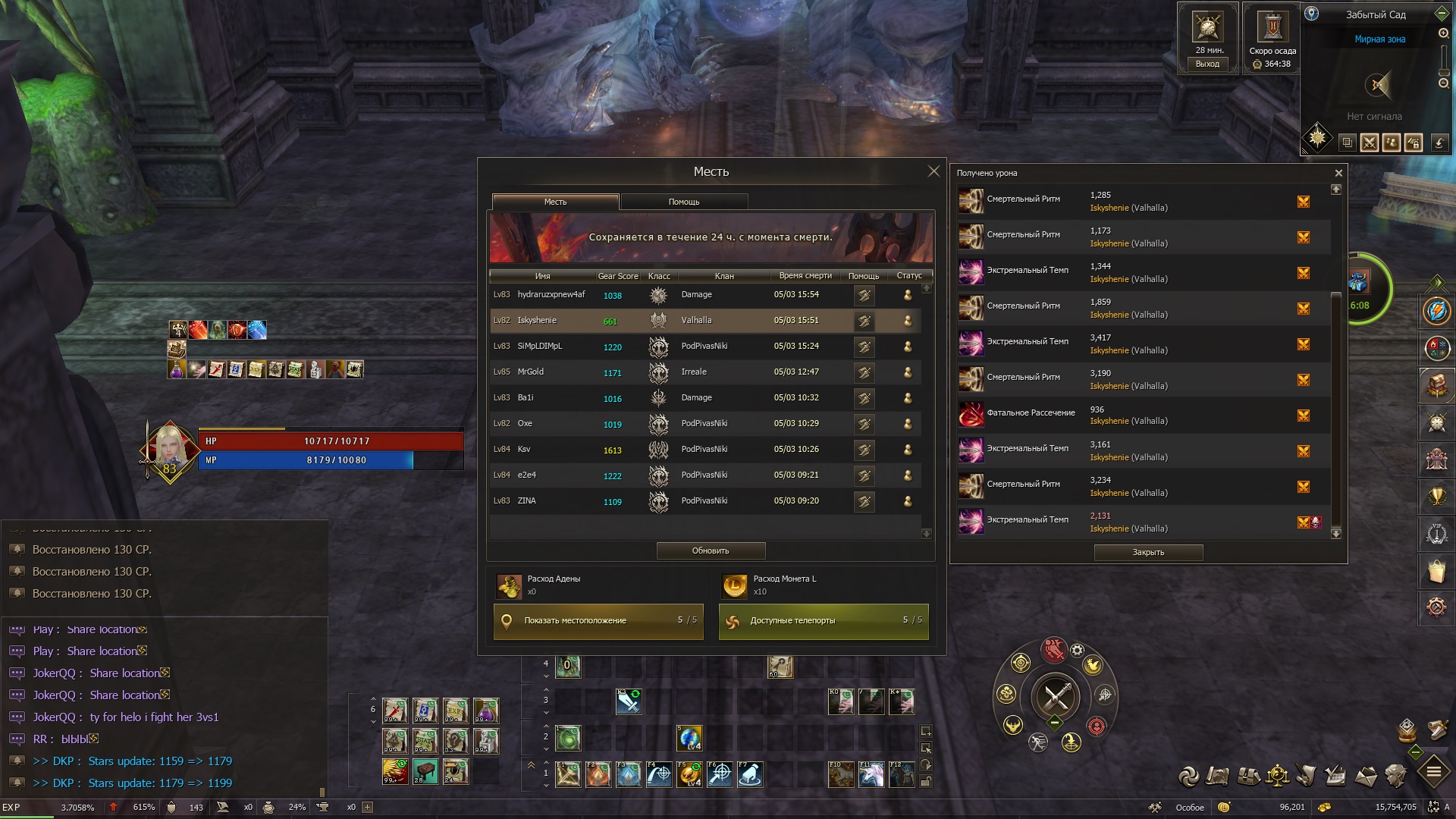The width and height of the screenshot is (1456, 819).
Task: Open the main menu hamburger icon
Action: tap(1433, 773)
